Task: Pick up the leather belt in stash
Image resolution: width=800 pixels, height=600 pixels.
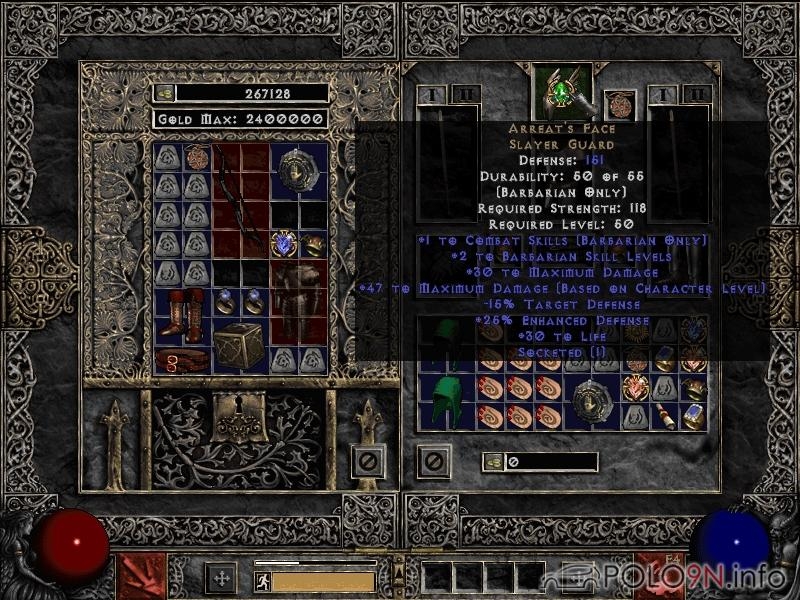Action: pyautogui.click(x=183, y=359)
